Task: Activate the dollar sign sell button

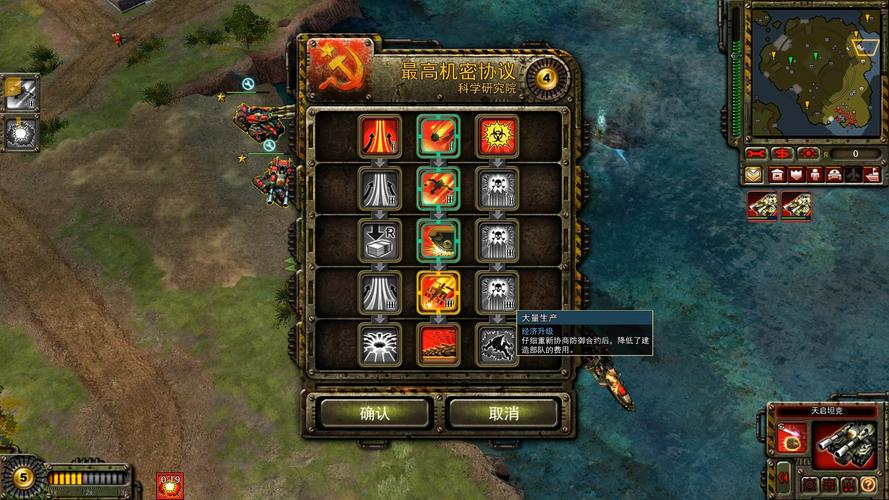Action: pyautogui.click(x=783, y=154)
